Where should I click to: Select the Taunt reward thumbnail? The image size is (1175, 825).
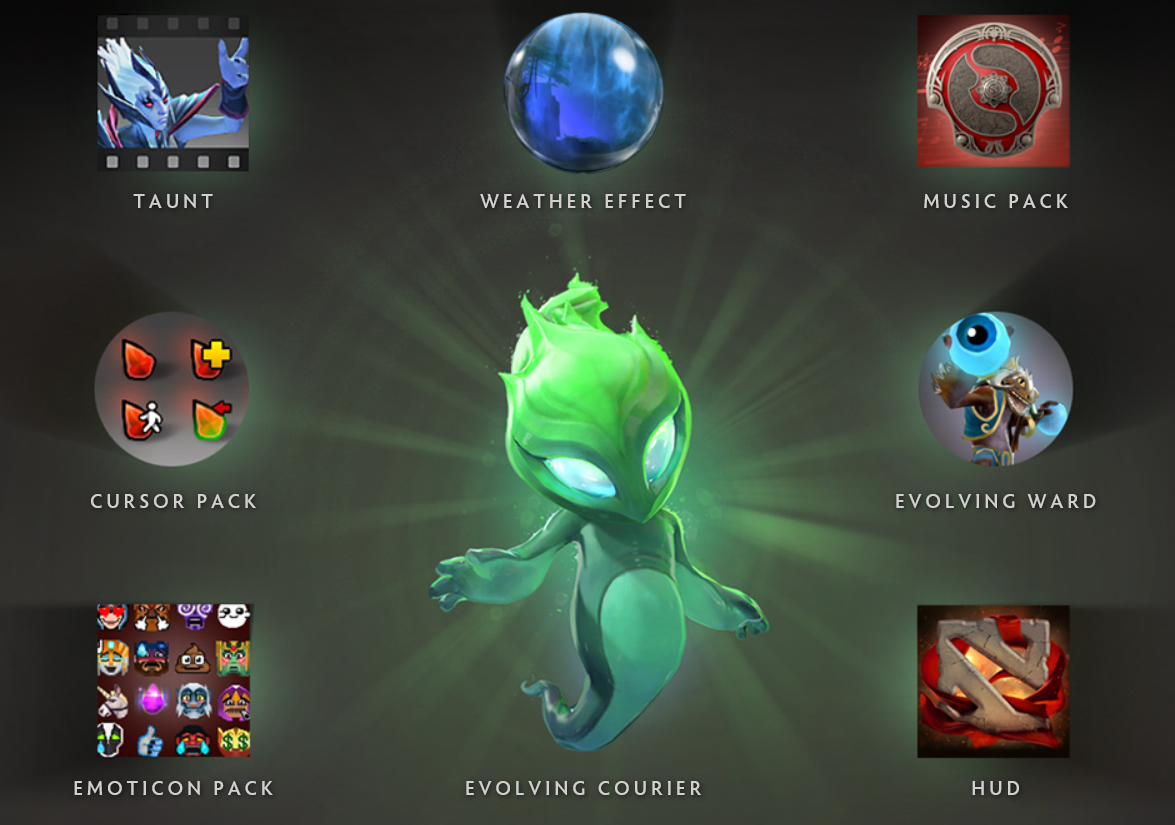pyautogui.click(x=173, y=92)
